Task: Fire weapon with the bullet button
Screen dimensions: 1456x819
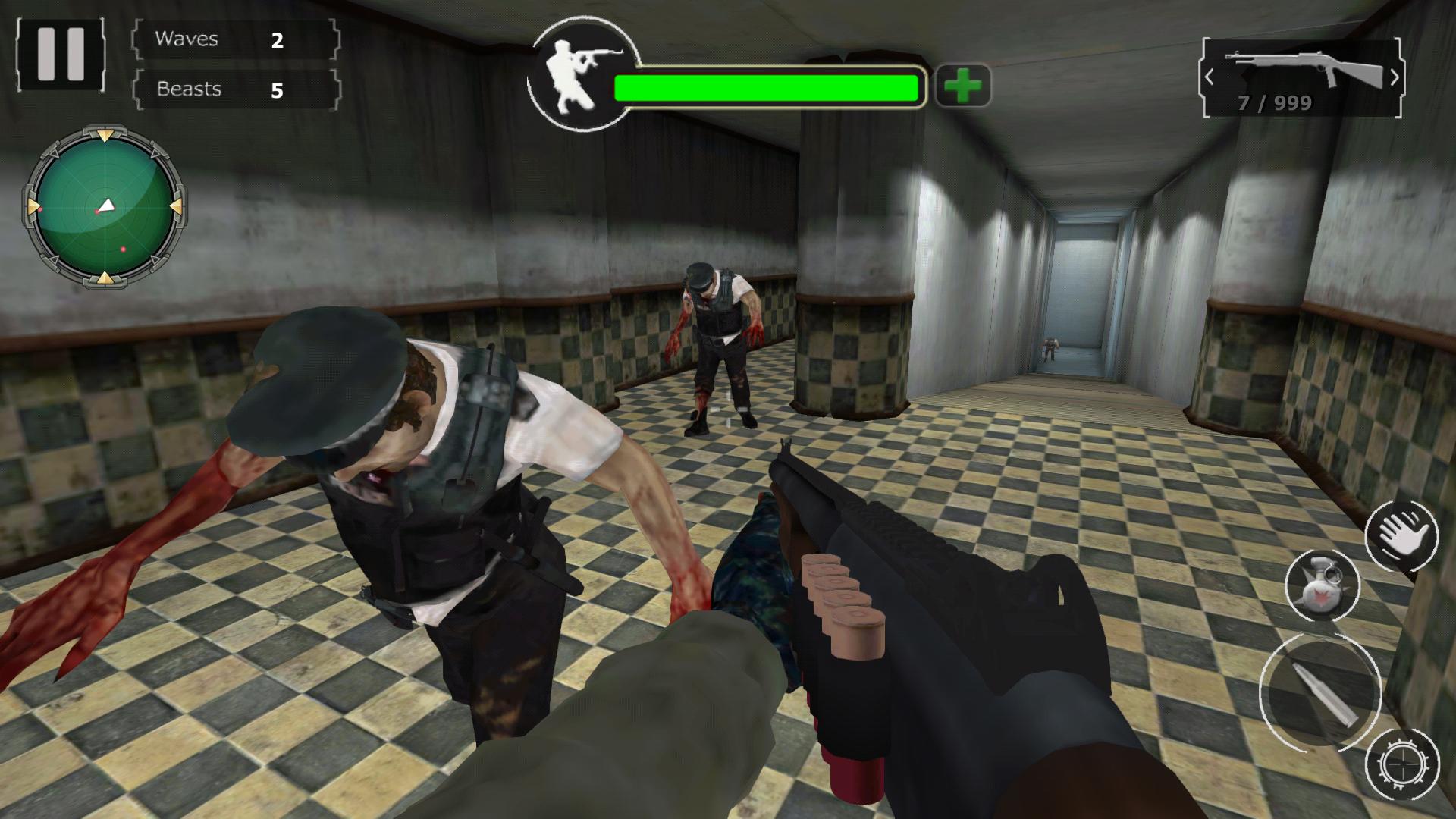Action: point(1320,692)
